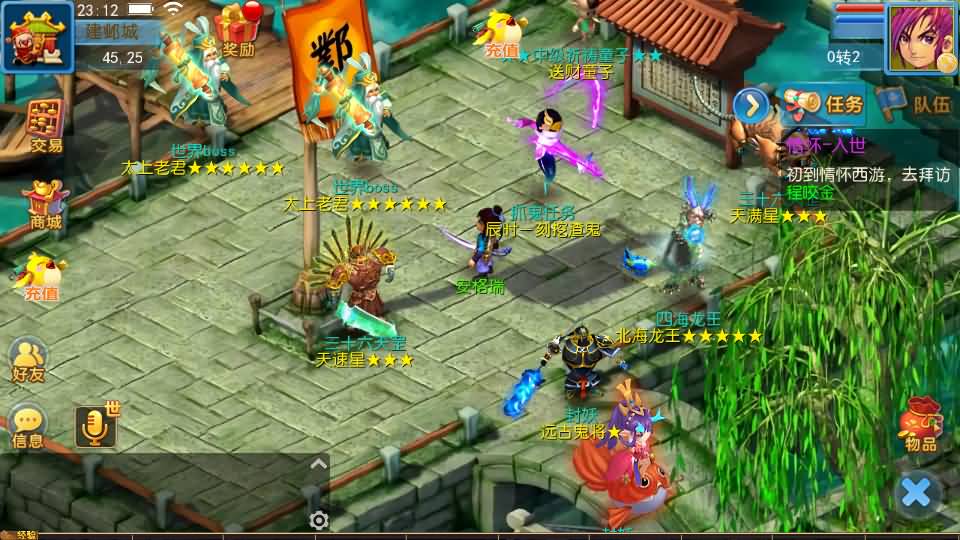Viewport: 960px width, 540px height.
Task: Click the blue X close button
Action: 916,492
